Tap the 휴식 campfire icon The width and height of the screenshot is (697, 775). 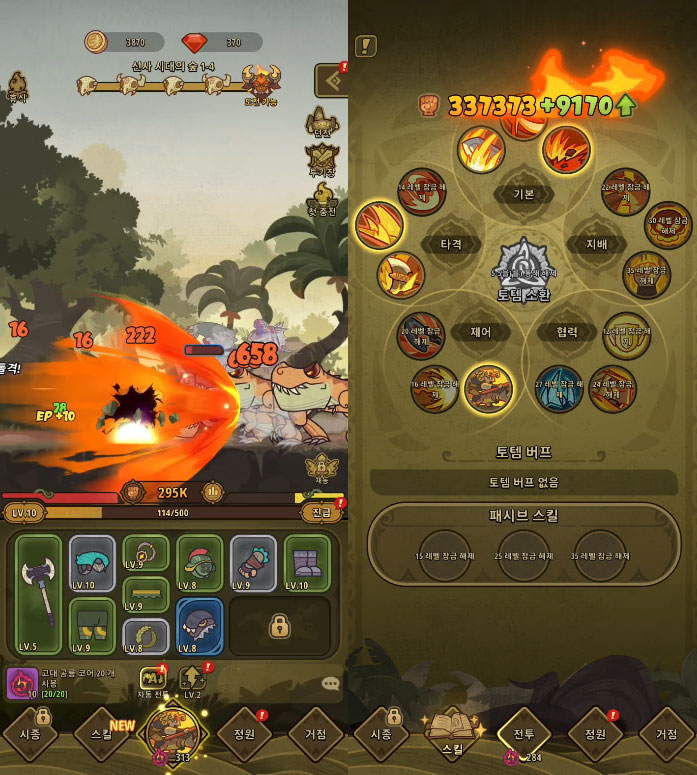(17, 86)
